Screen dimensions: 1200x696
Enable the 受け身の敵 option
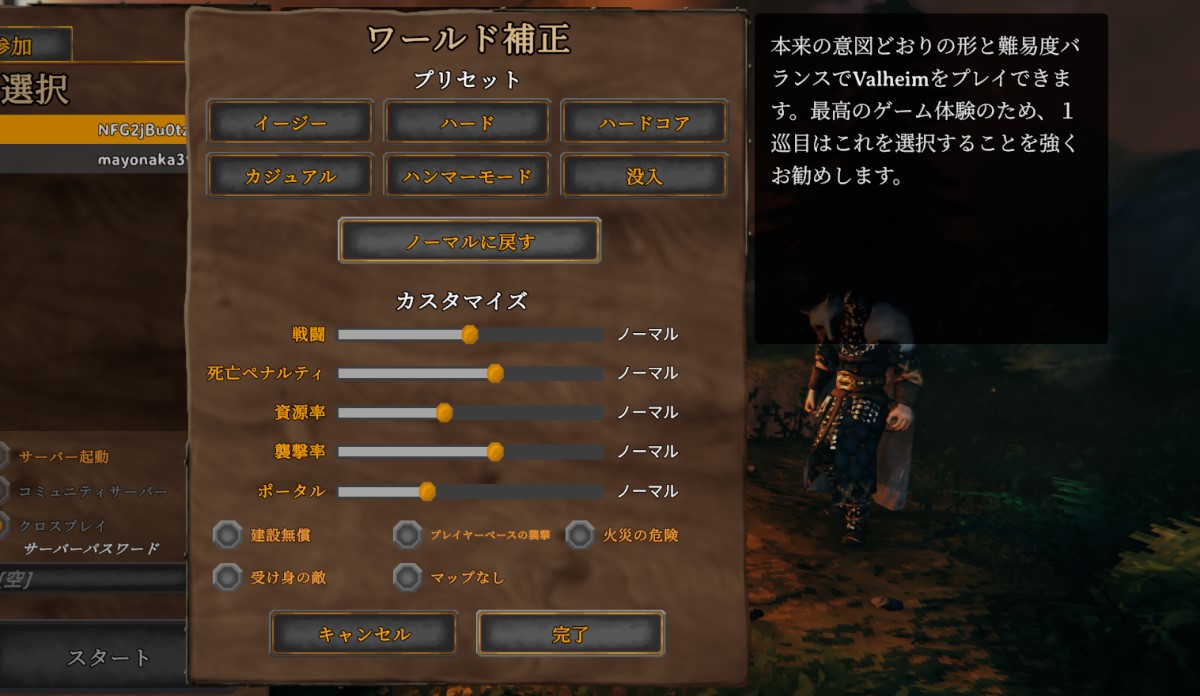[228, 577]
